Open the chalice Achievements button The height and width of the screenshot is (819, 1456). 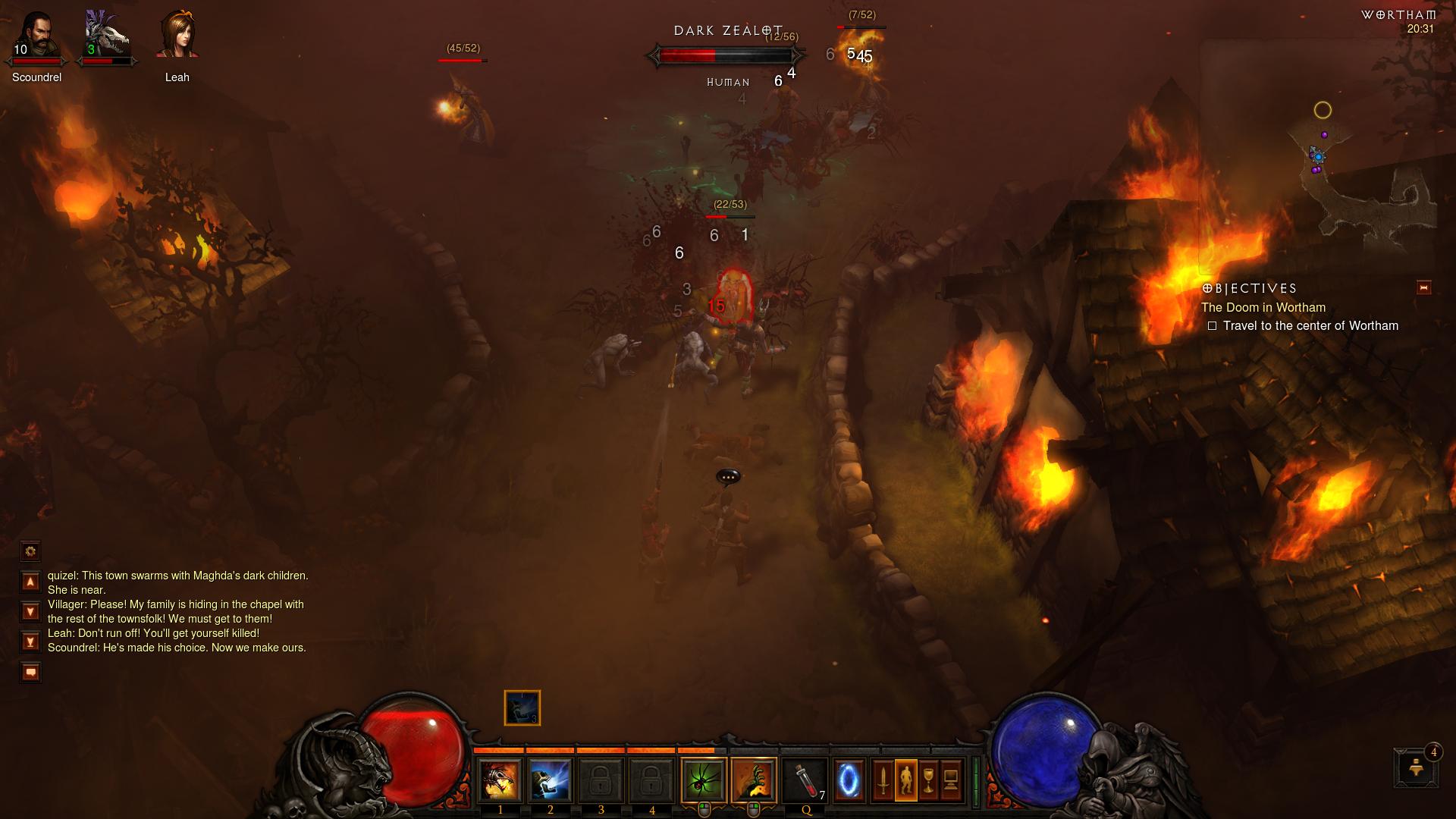(928, 780)
